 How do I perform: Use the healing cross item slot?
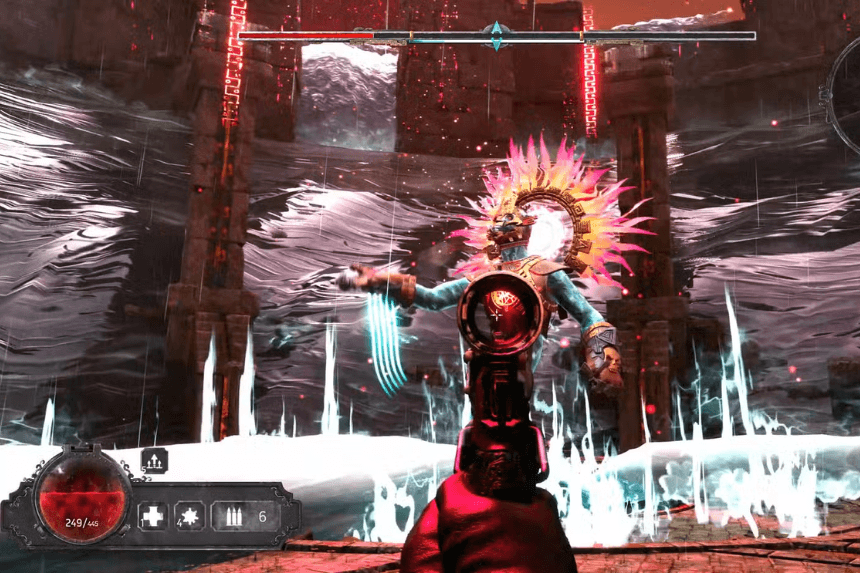pyautogui.click(x=153, y=517)
